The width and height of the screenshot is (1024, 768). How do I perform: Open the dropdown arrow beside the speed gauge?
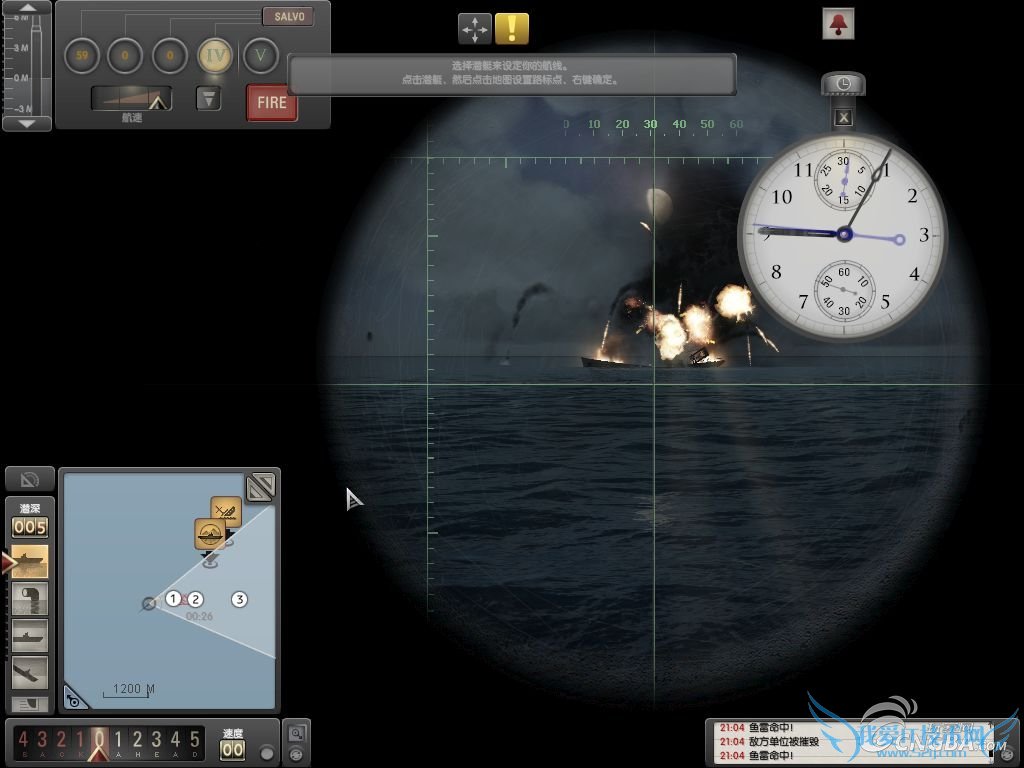208,98
